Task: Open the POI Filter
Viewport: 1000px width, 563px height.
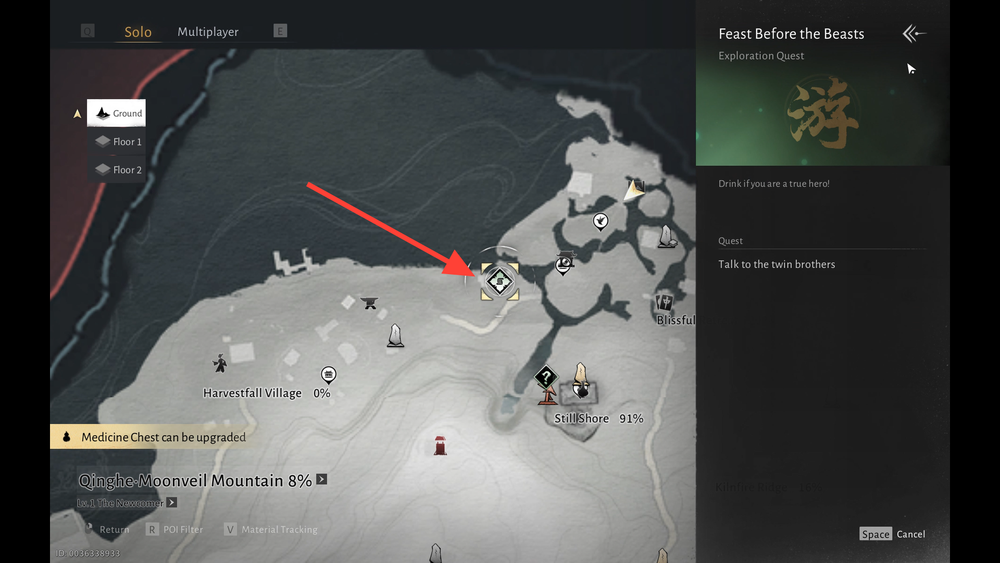Action: [176, 530]
